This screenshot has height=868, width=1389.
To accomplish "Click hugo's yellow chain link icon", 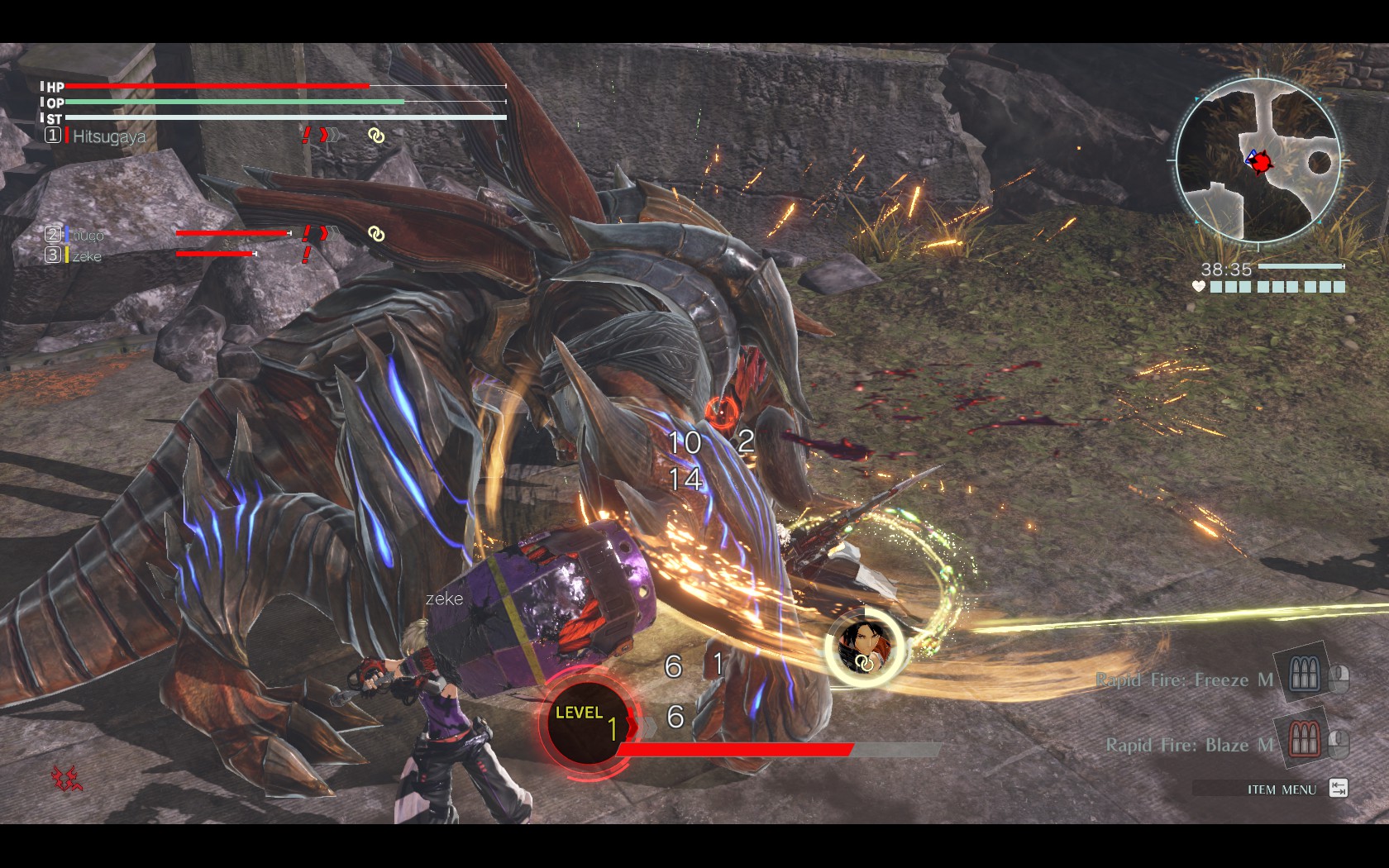I will point(376,235).
